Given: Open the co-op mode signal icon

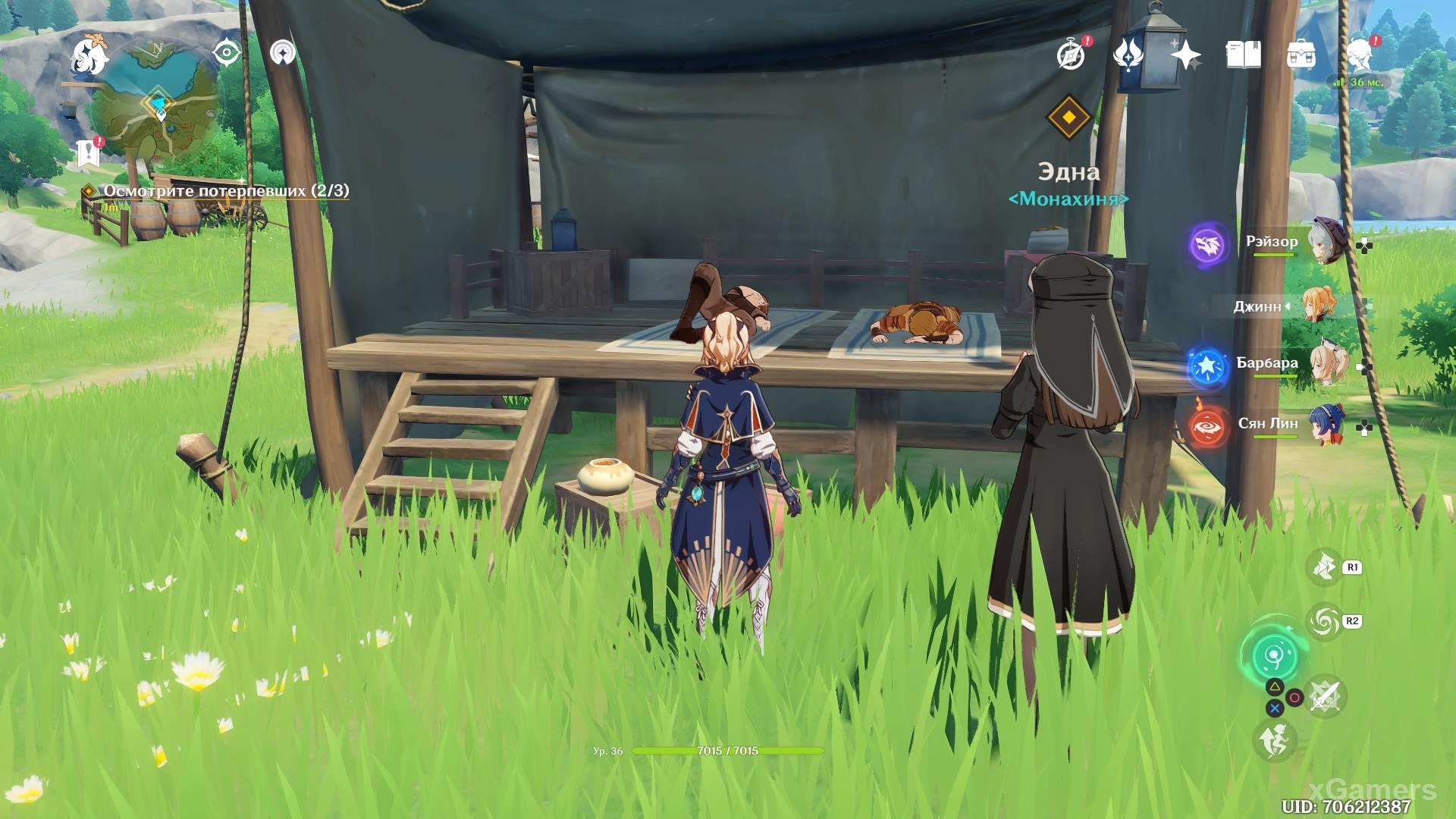Looking at the screenshot, I should (284, 54).
